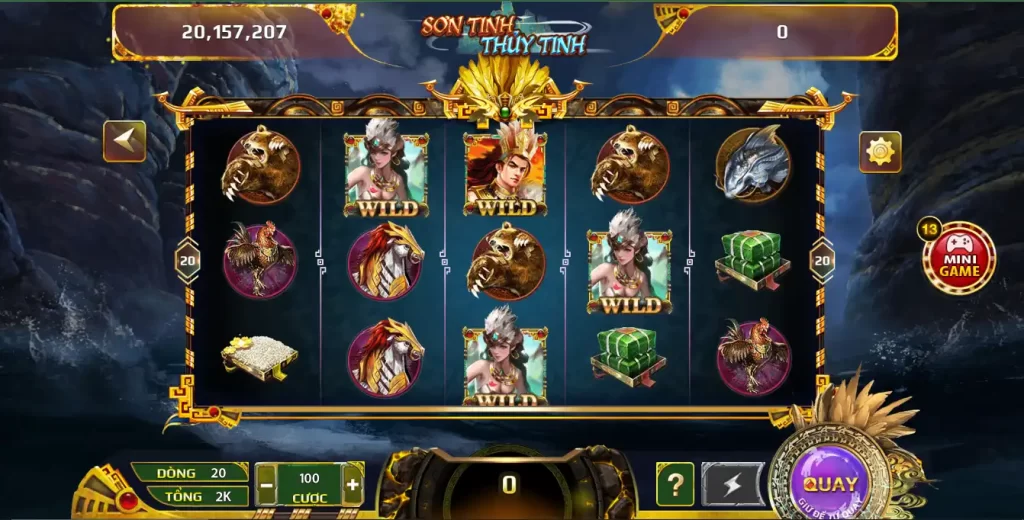
Task: Open the help question mark button
Action: 675,485
